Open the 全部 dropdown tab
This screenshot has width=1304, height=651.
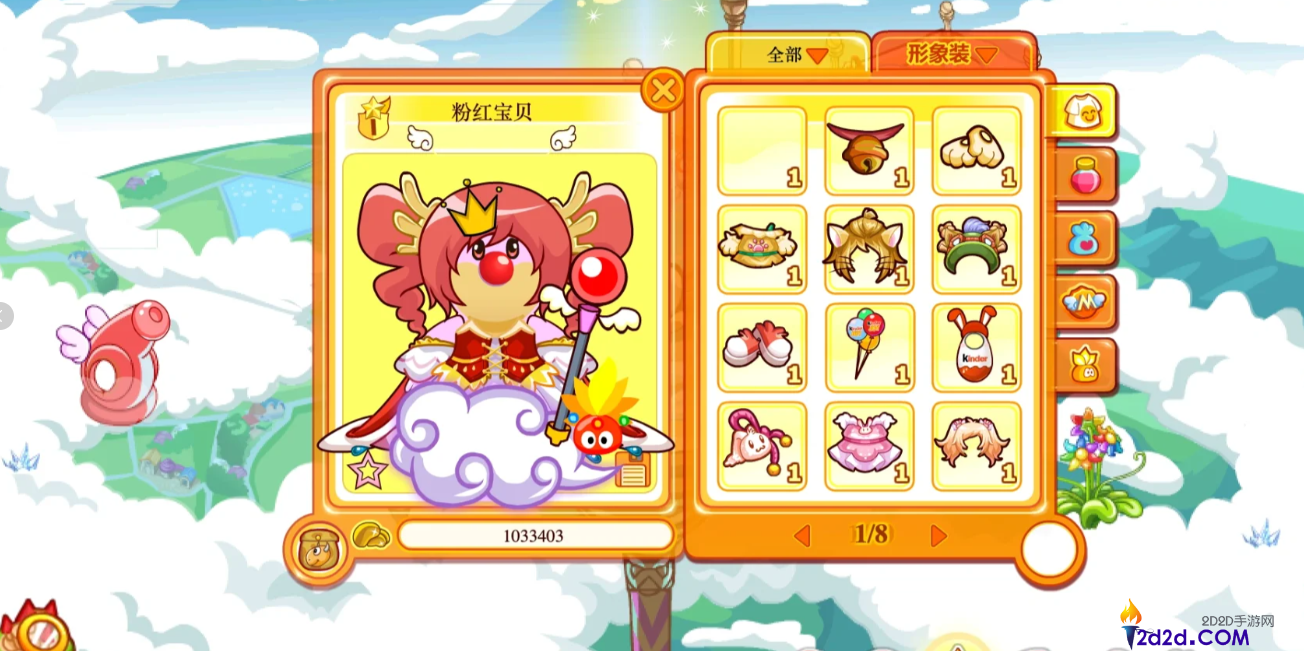pos(789,55)
